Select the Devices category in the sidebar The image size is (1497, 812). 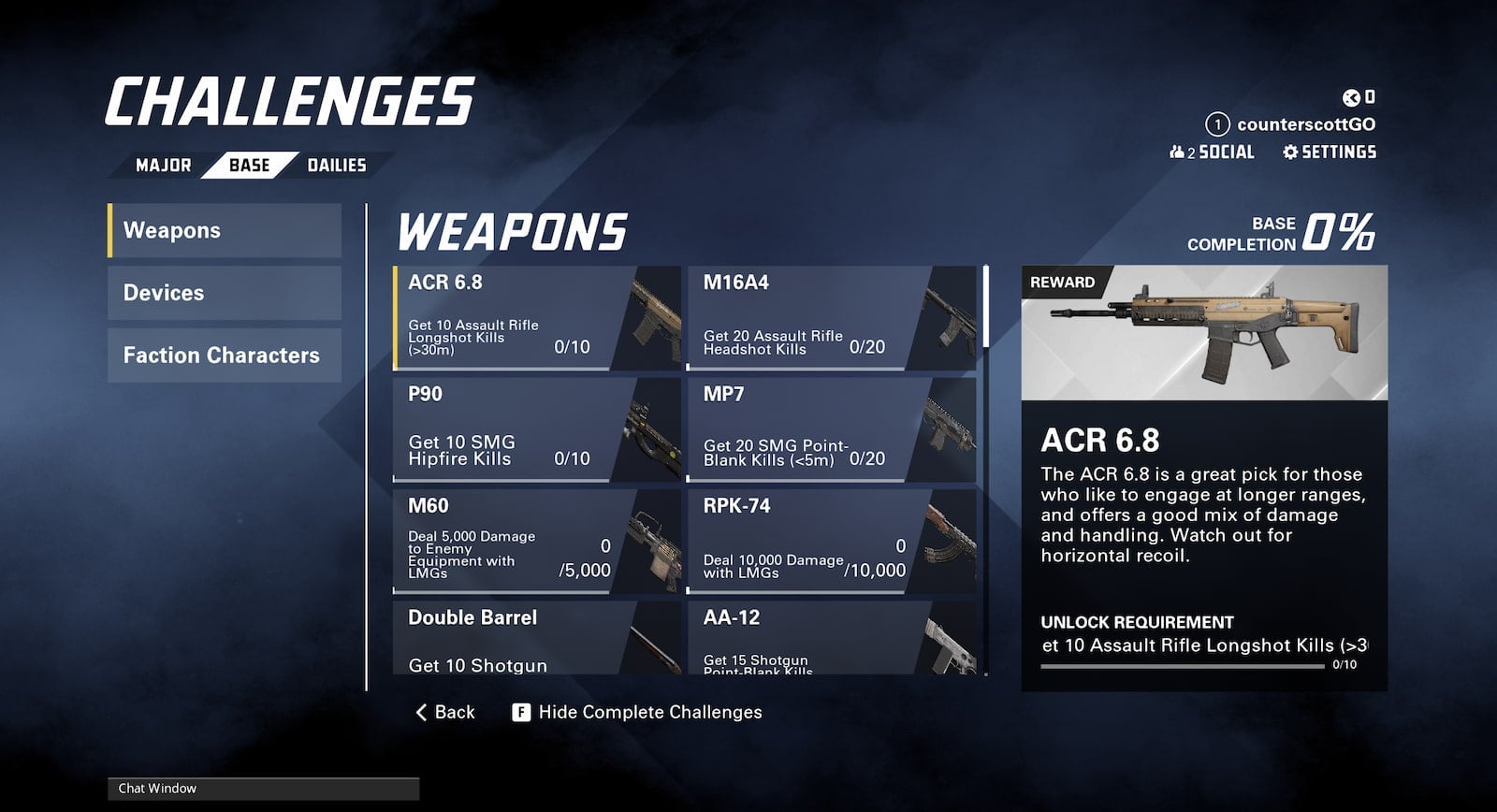225,292
